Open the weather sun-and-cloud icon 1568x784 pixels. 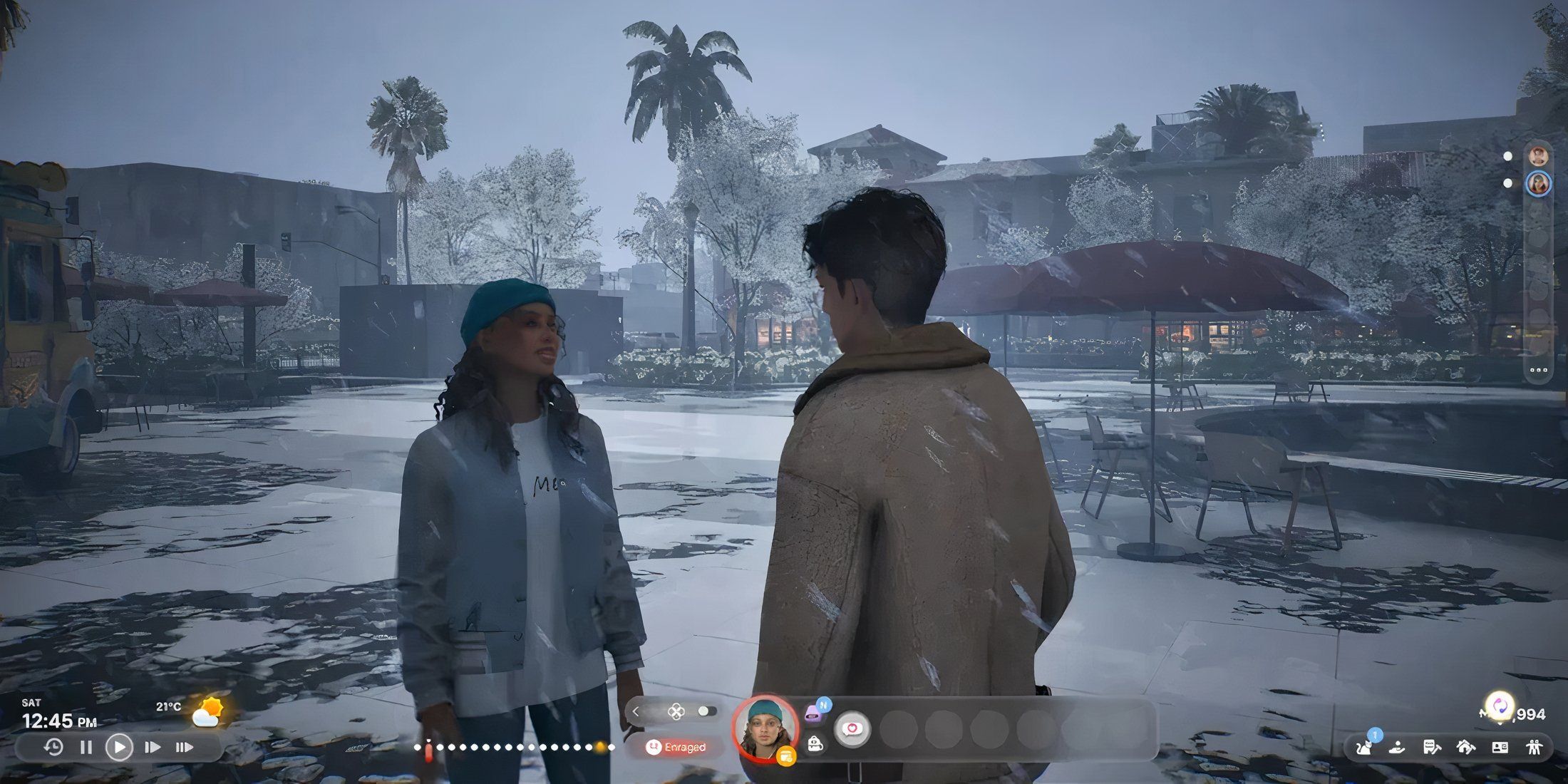(208, 712)
